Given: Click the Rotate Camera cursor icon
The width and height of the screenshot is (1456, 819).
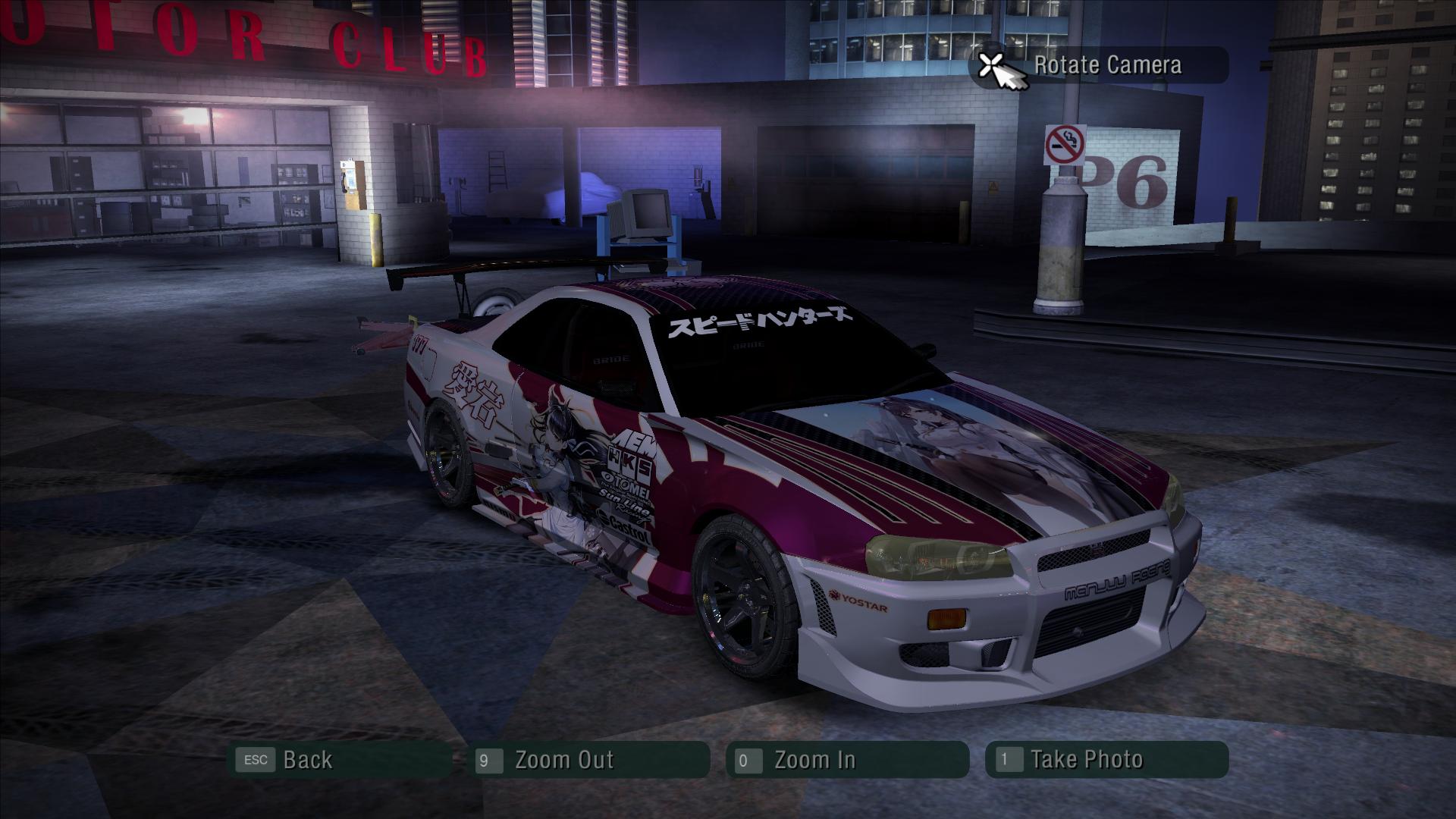Looking at the screenshot, I should point(996,67).
